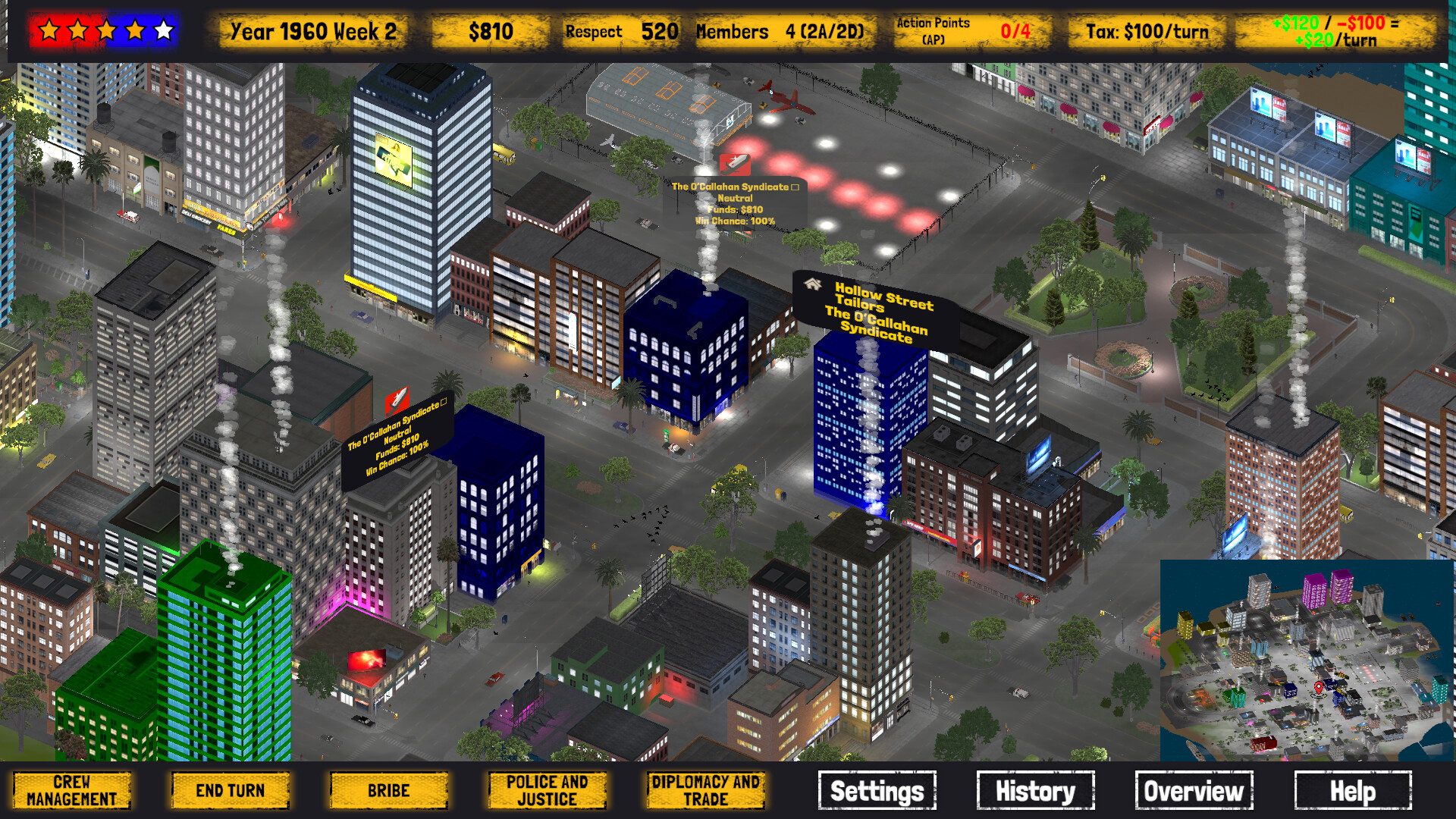The image size is (1456, 819).
Task: Click the red and blue reputation bar
Action: (106, 31)
